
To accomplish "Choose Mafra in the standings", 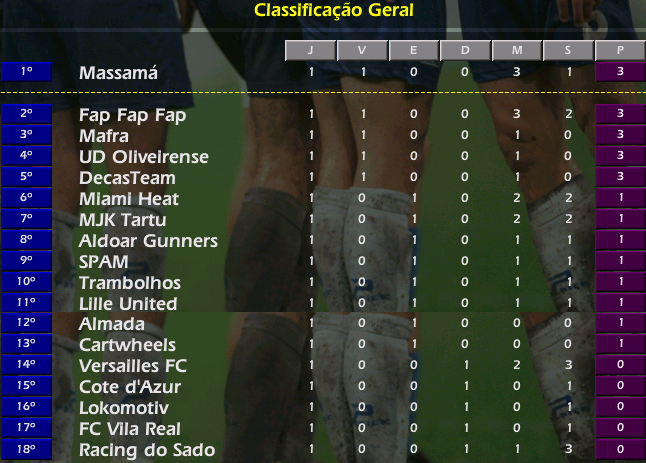I will tap(104, 136).
